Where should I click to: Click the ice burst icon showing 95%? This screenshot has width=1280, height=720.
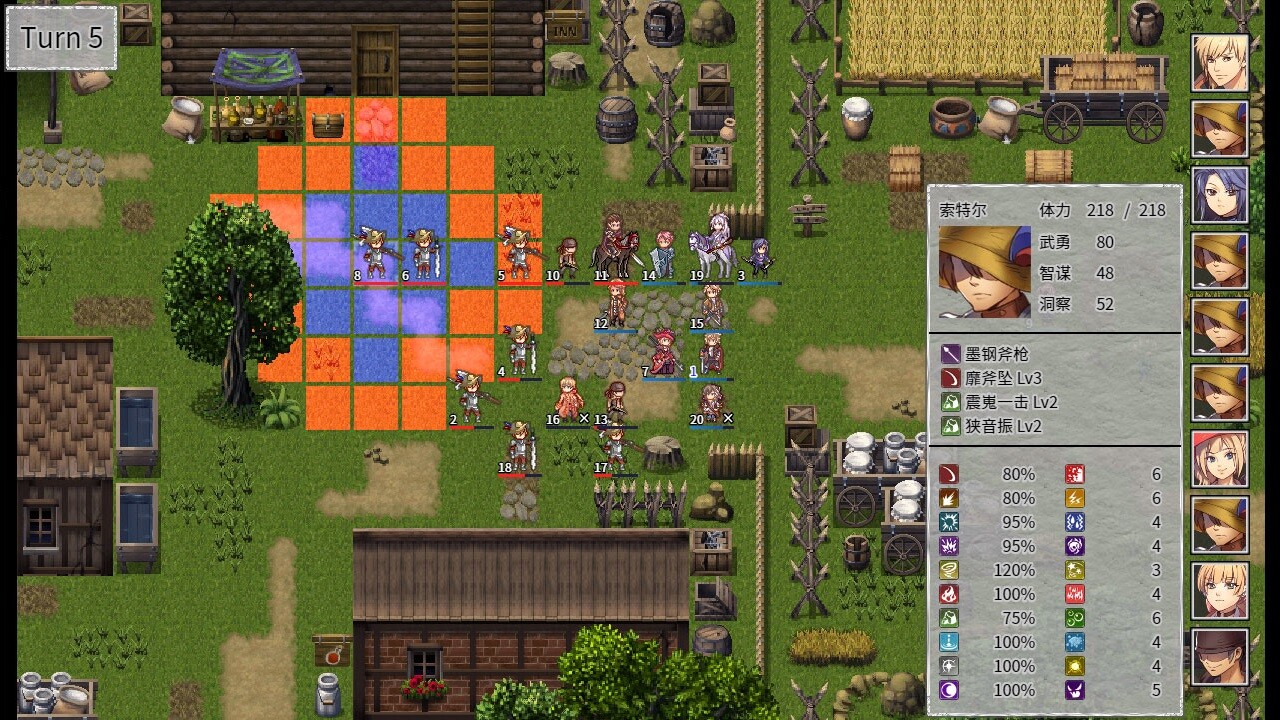tap(951, 522)
